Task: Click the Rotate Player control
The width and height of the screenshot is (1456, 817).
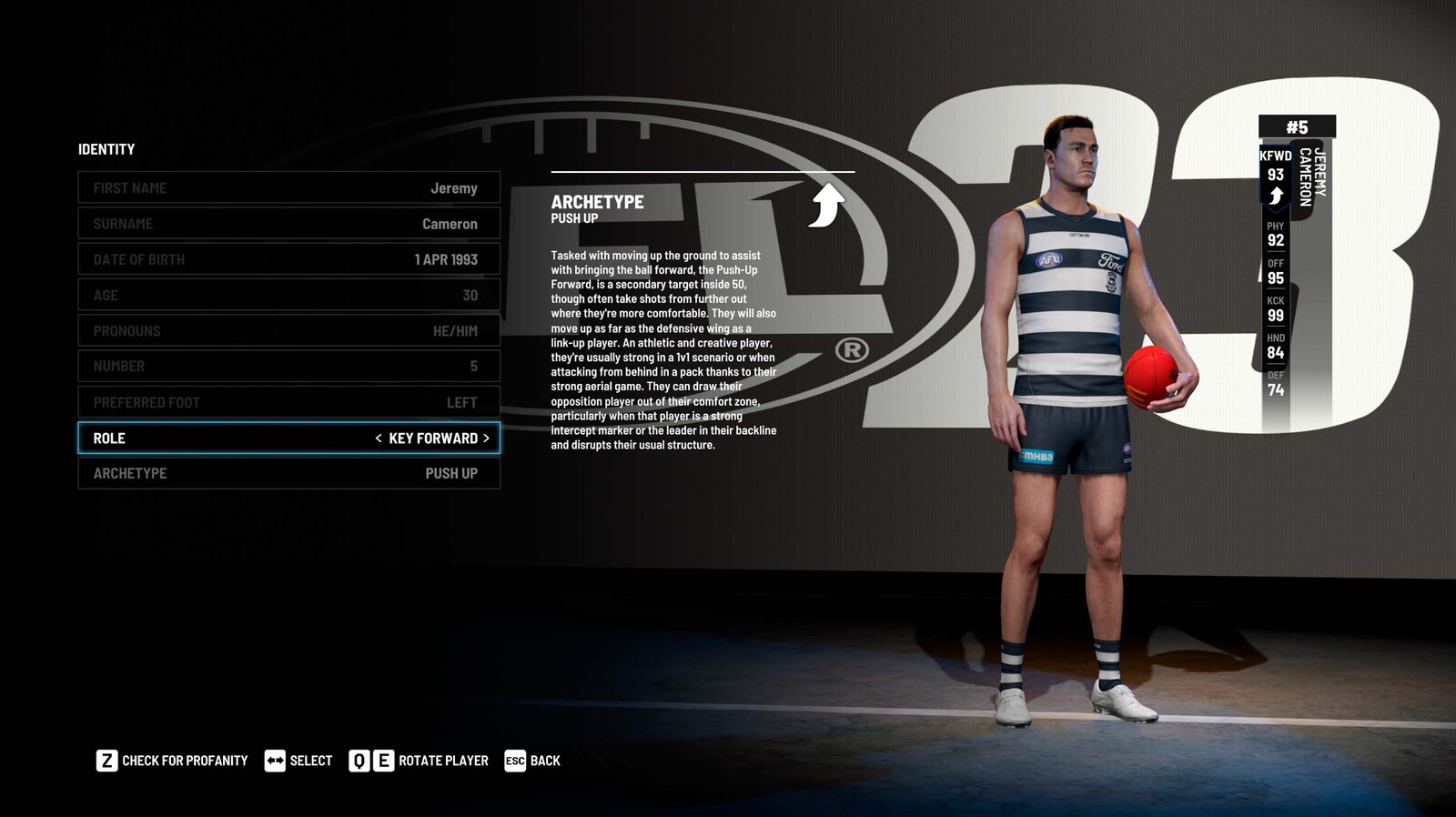Action: point(419,761)
